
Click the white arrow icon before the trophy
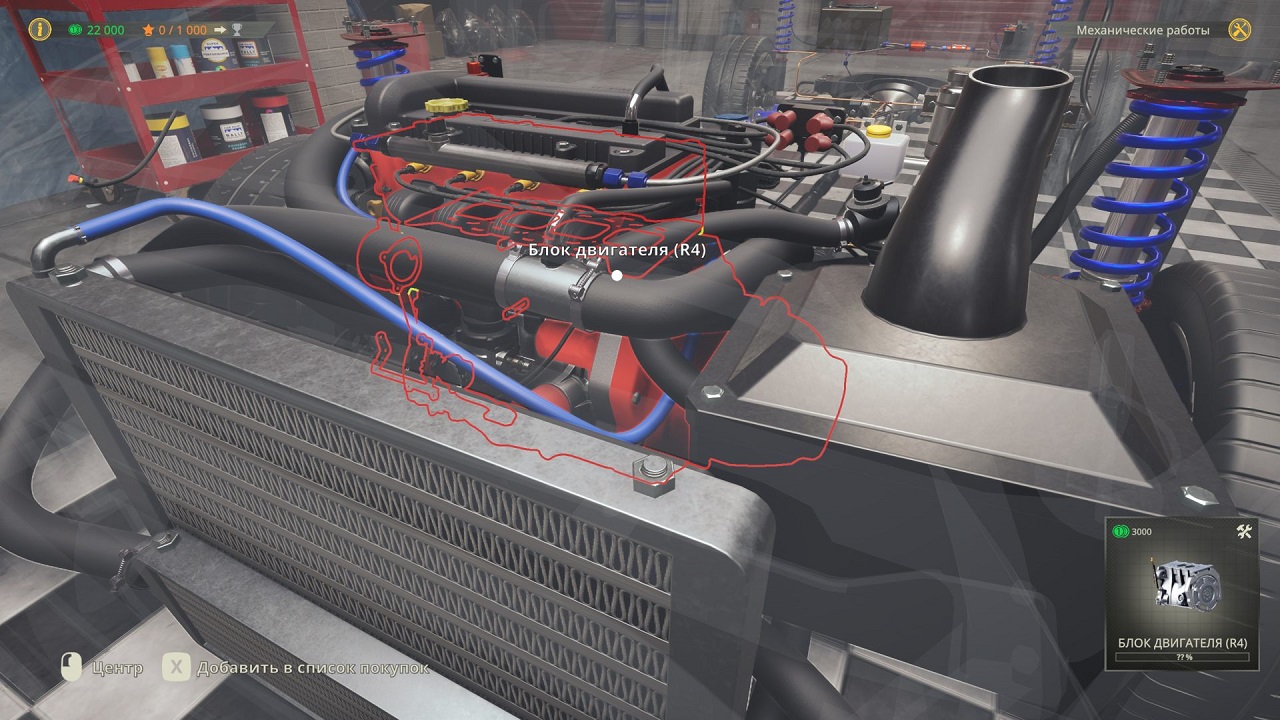click(x=219, y=30)
